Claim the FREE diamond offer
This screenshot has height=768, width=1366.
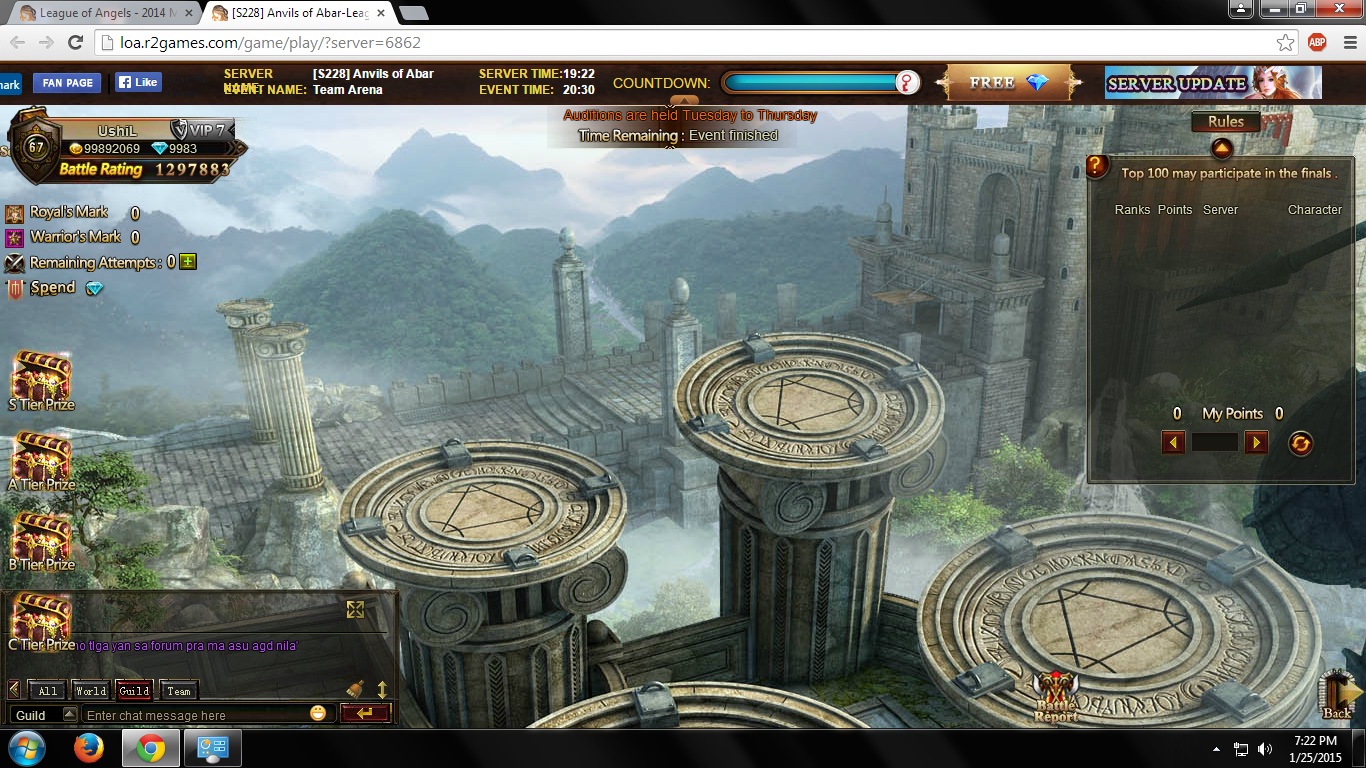coord(1008,83)
